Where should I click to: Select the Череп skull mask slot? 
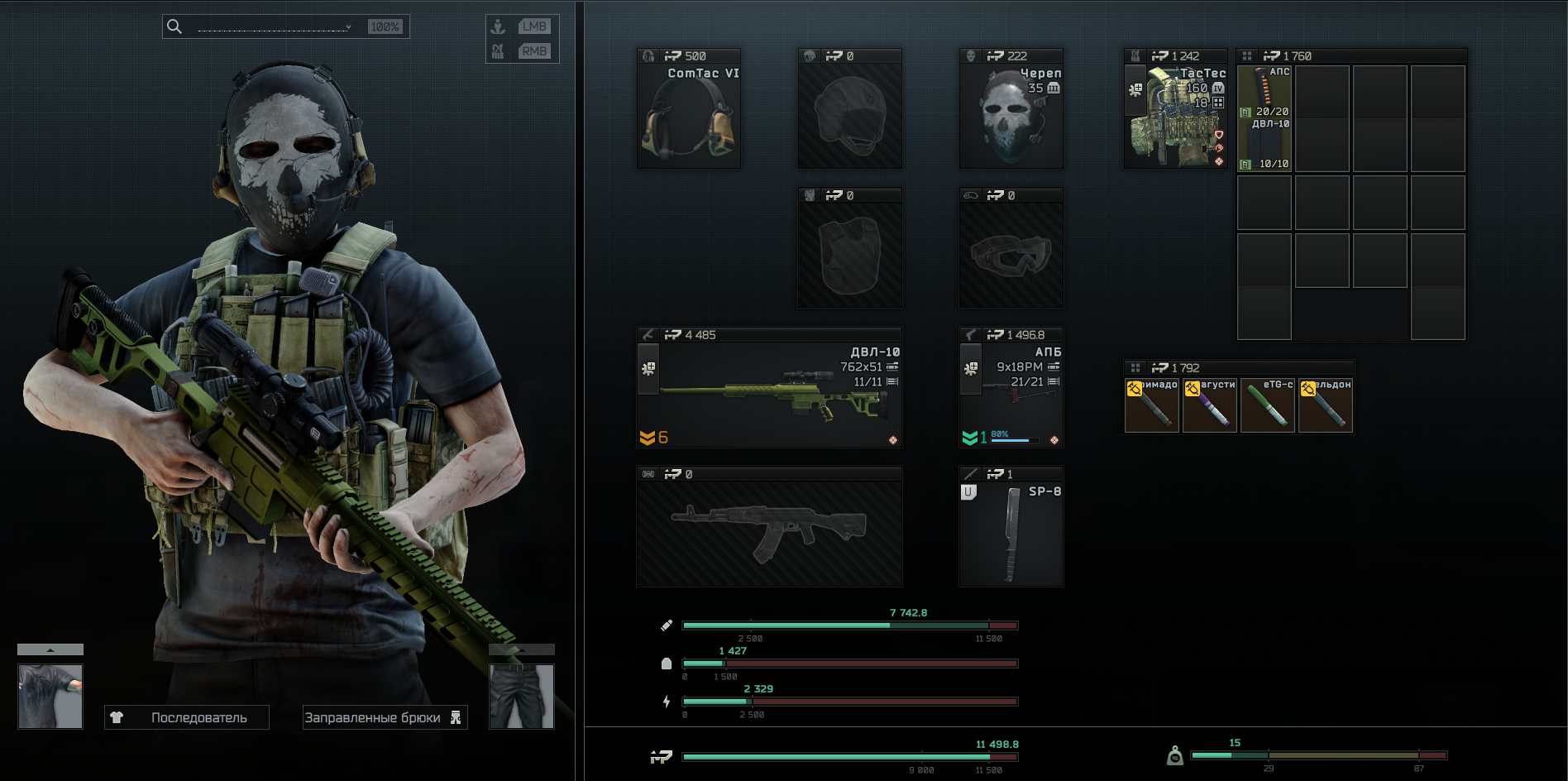[1011, 116]
